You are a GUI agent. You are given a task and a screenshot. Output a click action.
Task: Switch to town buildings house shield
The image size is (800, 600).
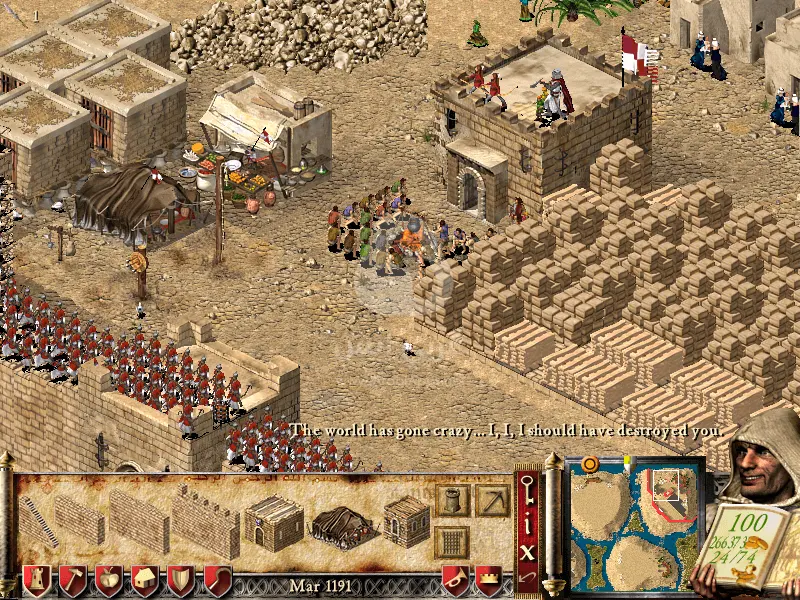[x=145, y=581]
